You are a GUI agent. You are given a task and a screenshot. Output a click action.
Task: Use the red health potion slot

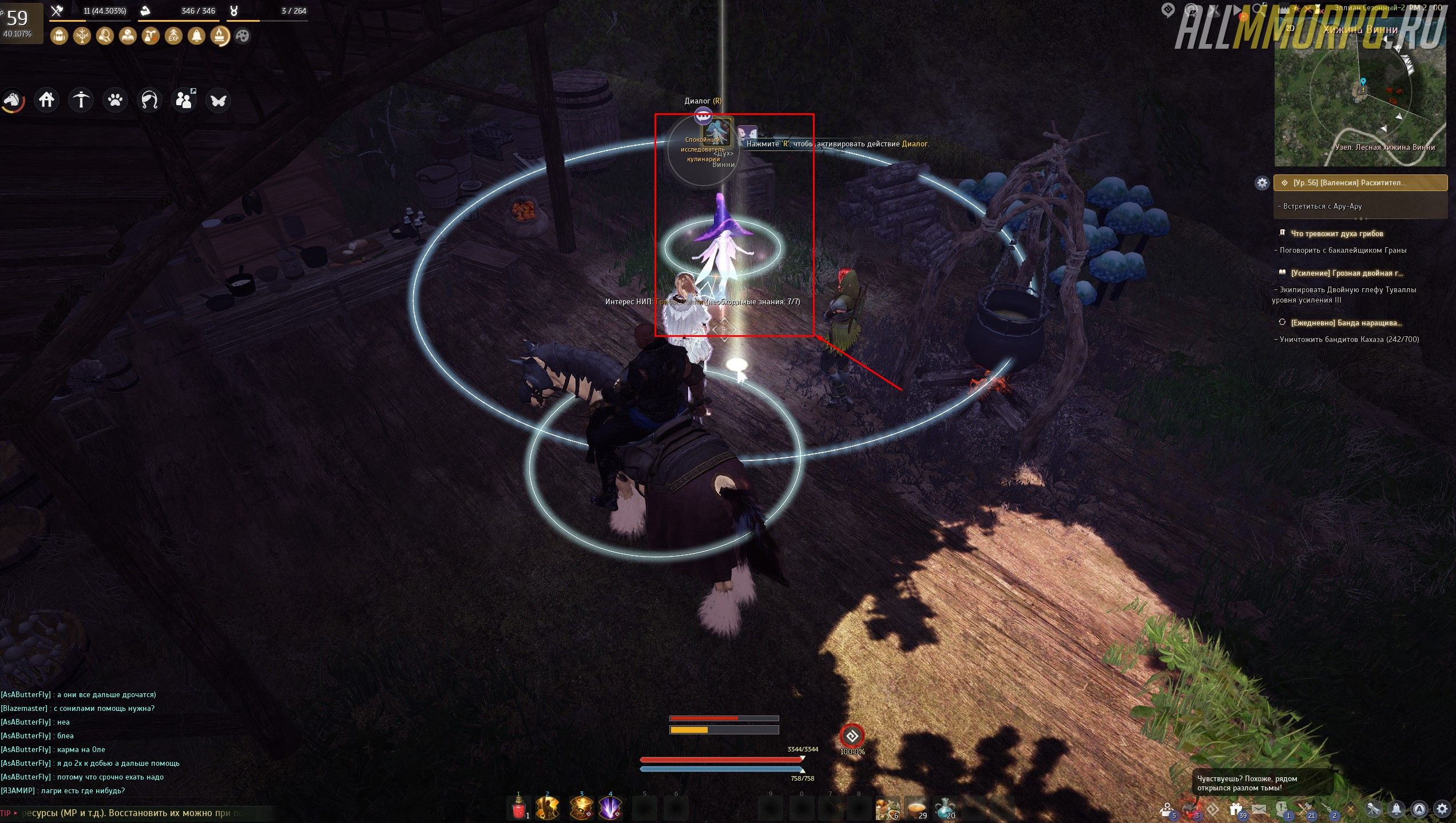point(519,808)
